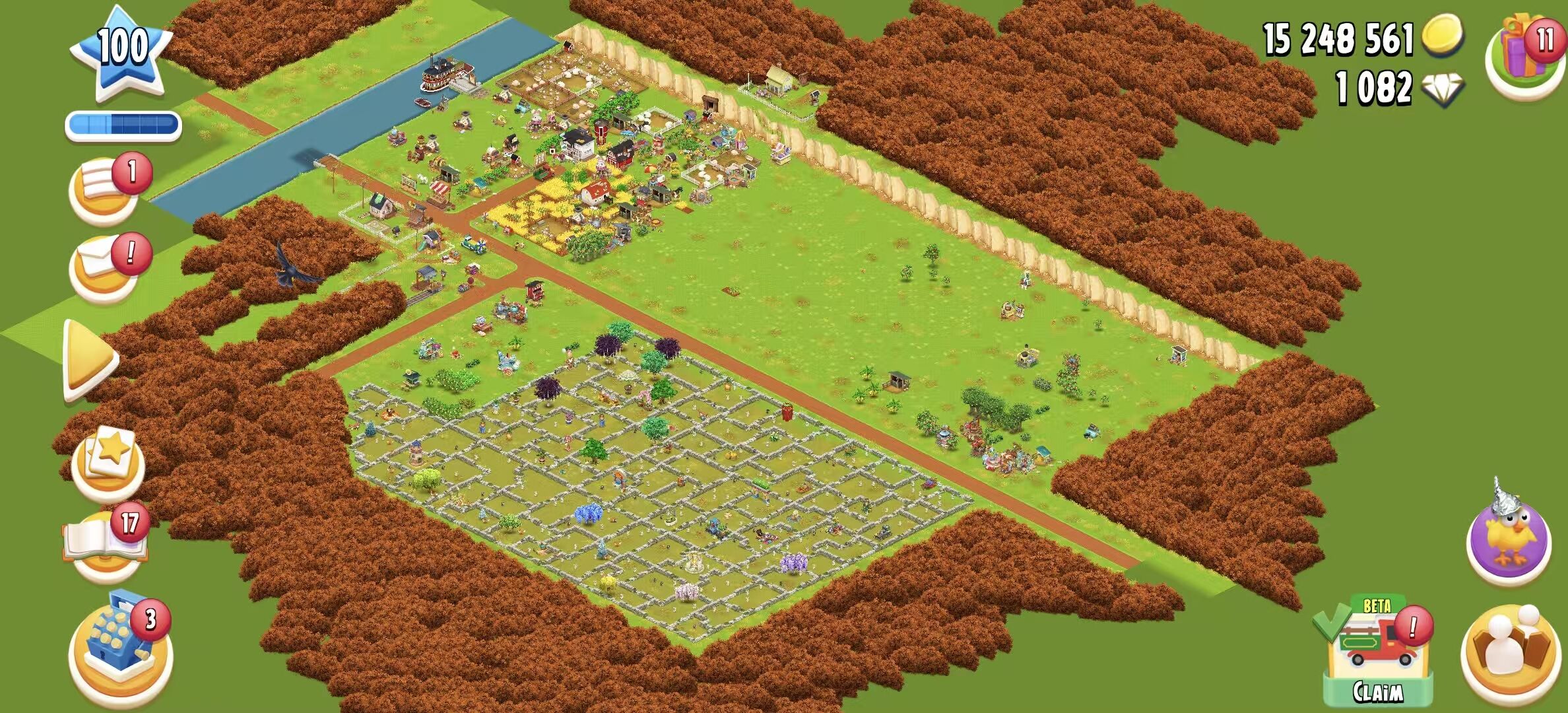Open the gift box with 11 badge
1568x713 pixels.
tap(1524, 56)
